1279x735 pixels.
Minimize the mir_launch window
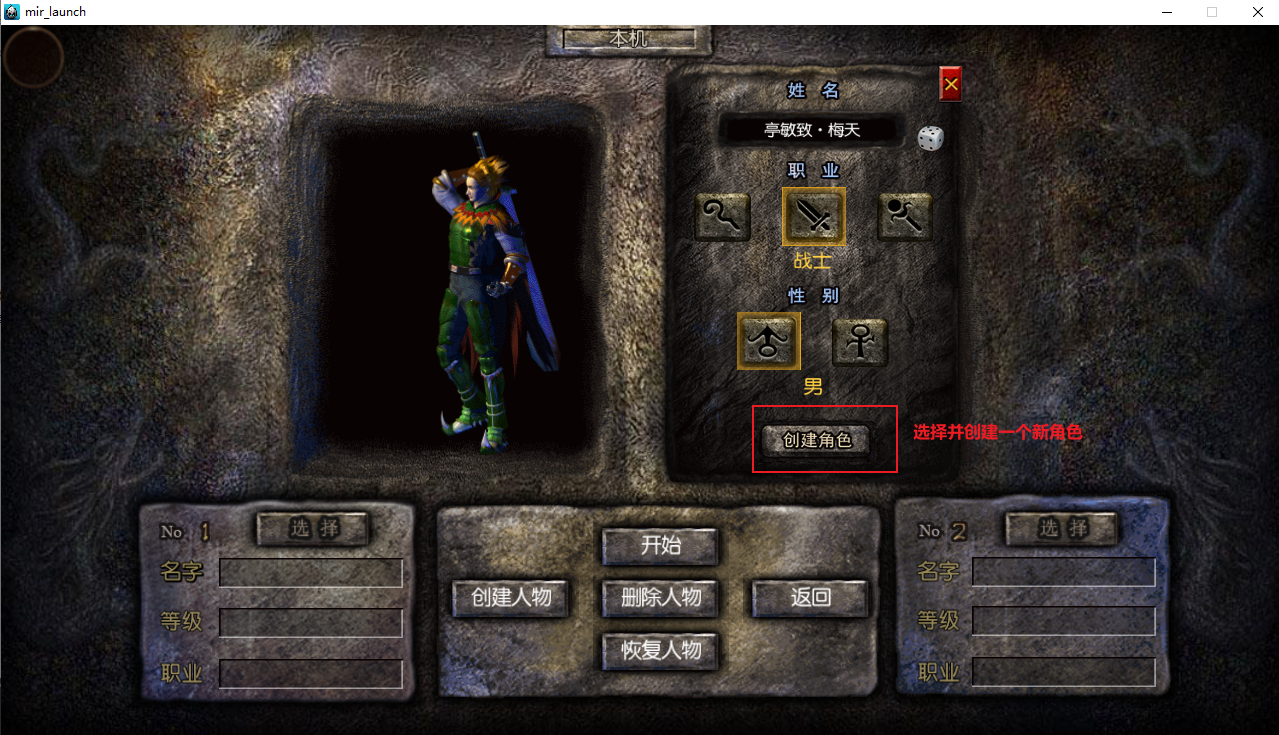pos(1167,12)
